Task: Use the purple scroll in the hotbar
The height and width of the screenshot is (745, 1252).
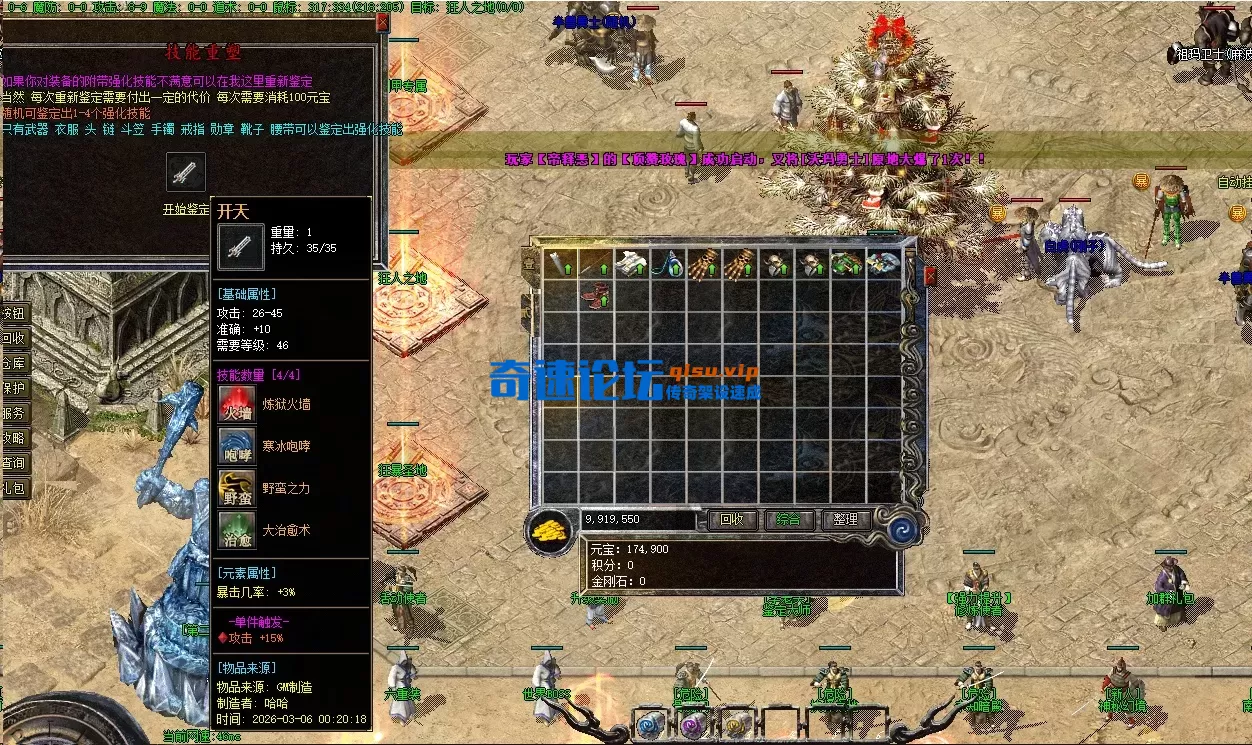Action: pyautogui.click(x=692, y=724)
